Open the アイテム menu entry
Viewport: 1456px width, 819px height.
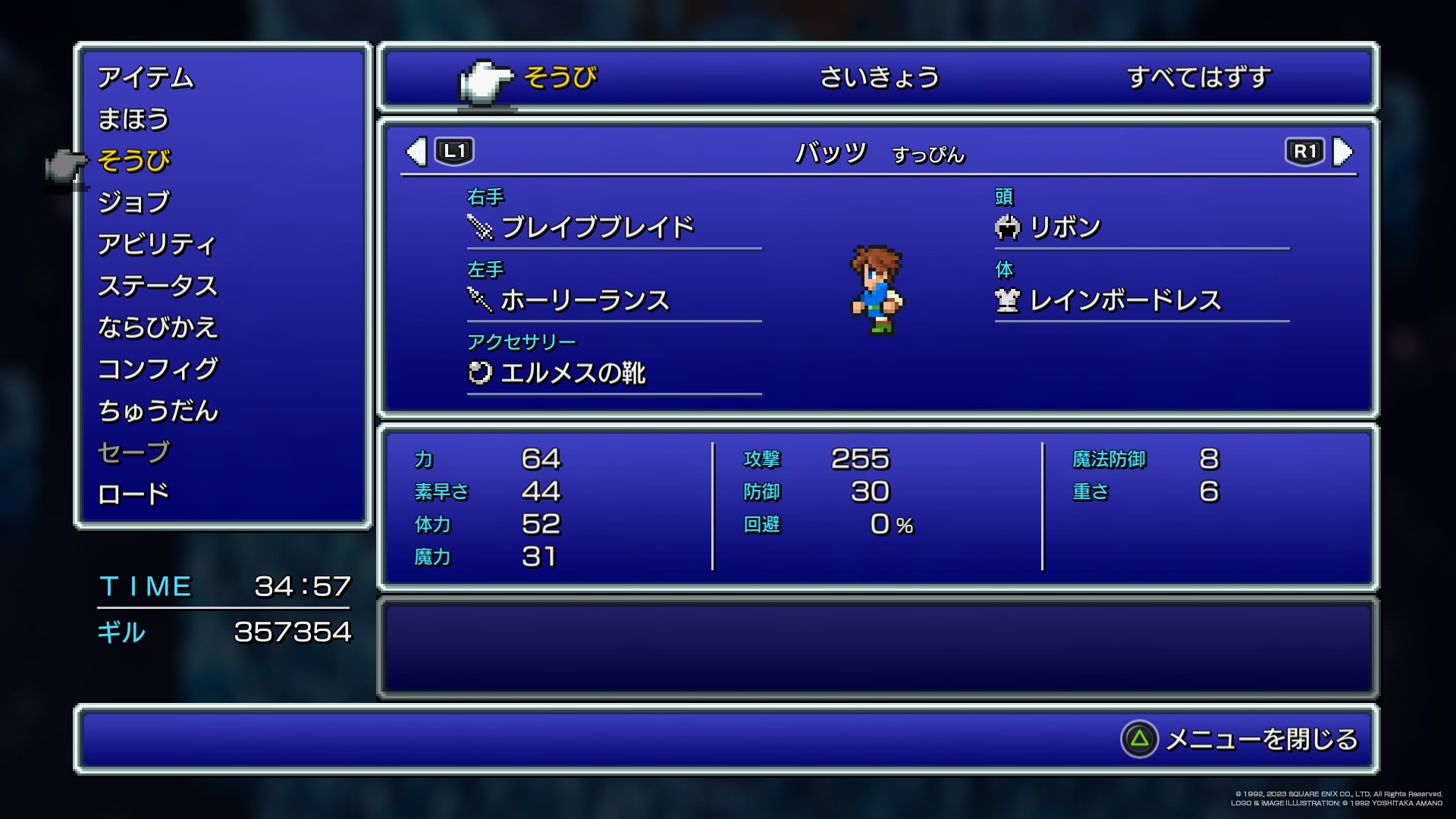click(x=146, y=77)
